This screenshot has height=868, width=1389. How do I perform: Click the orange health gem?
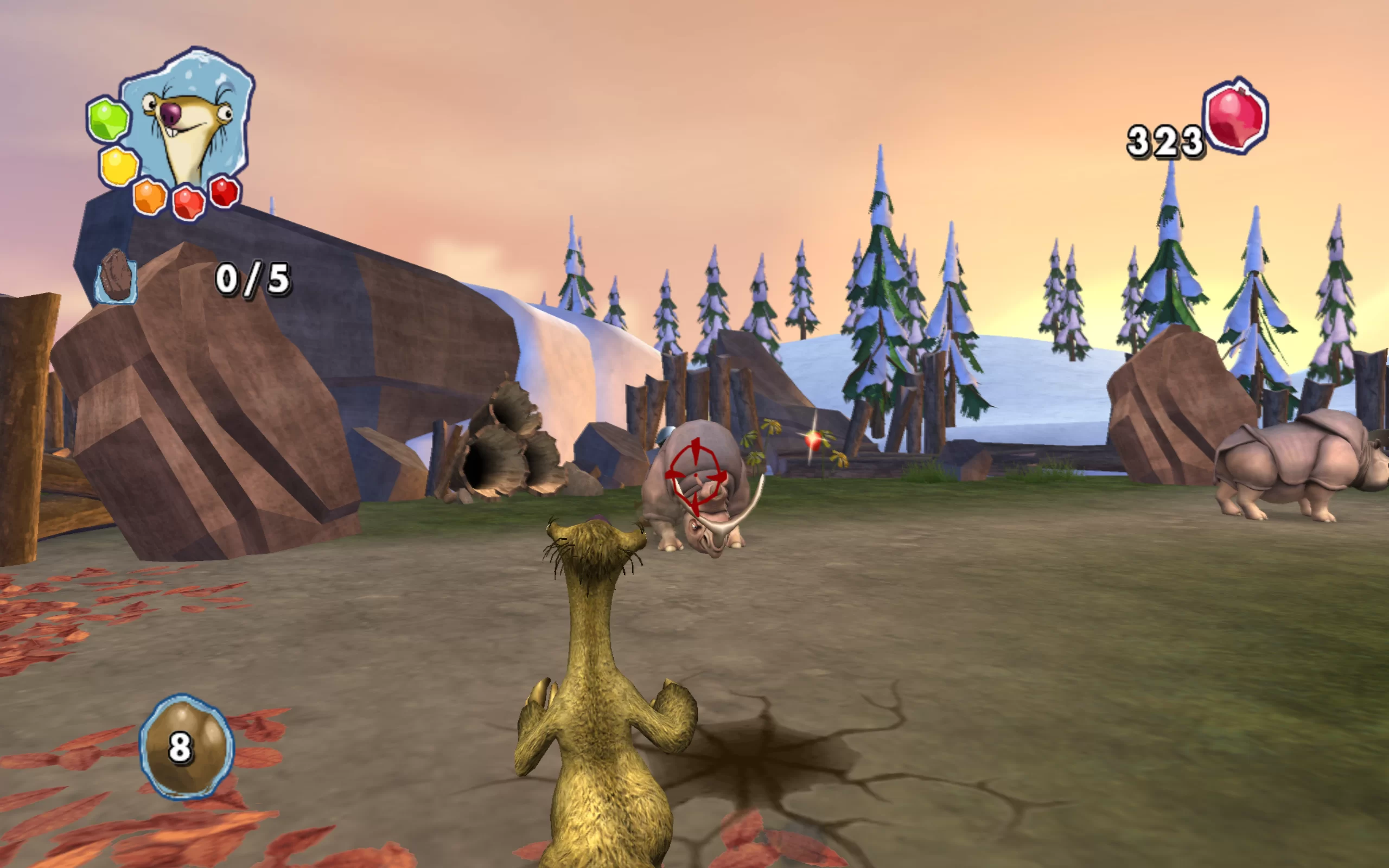pos(150,197)
